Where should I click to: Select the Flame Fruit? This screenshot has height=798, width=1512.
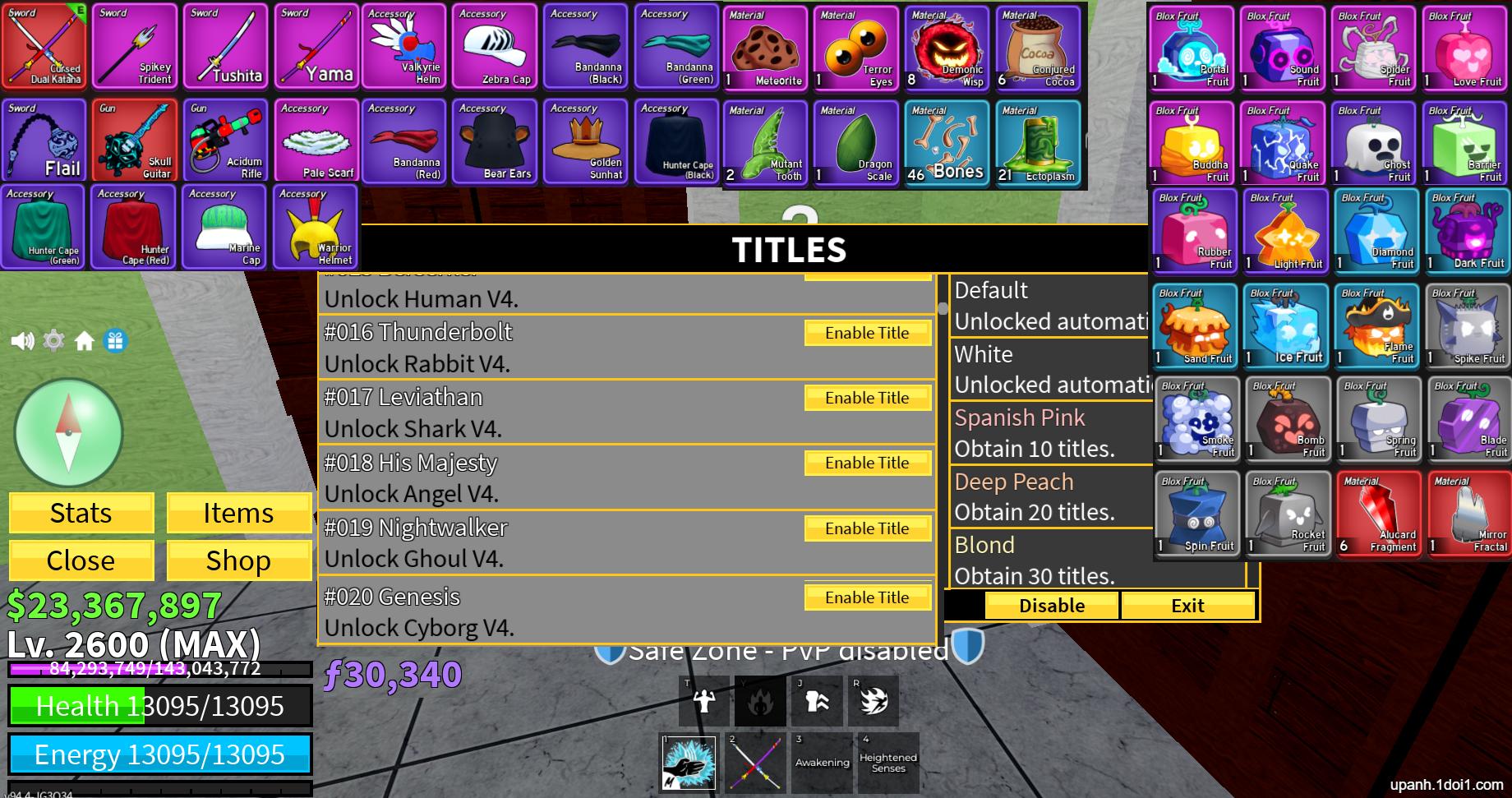(1376, 325)
